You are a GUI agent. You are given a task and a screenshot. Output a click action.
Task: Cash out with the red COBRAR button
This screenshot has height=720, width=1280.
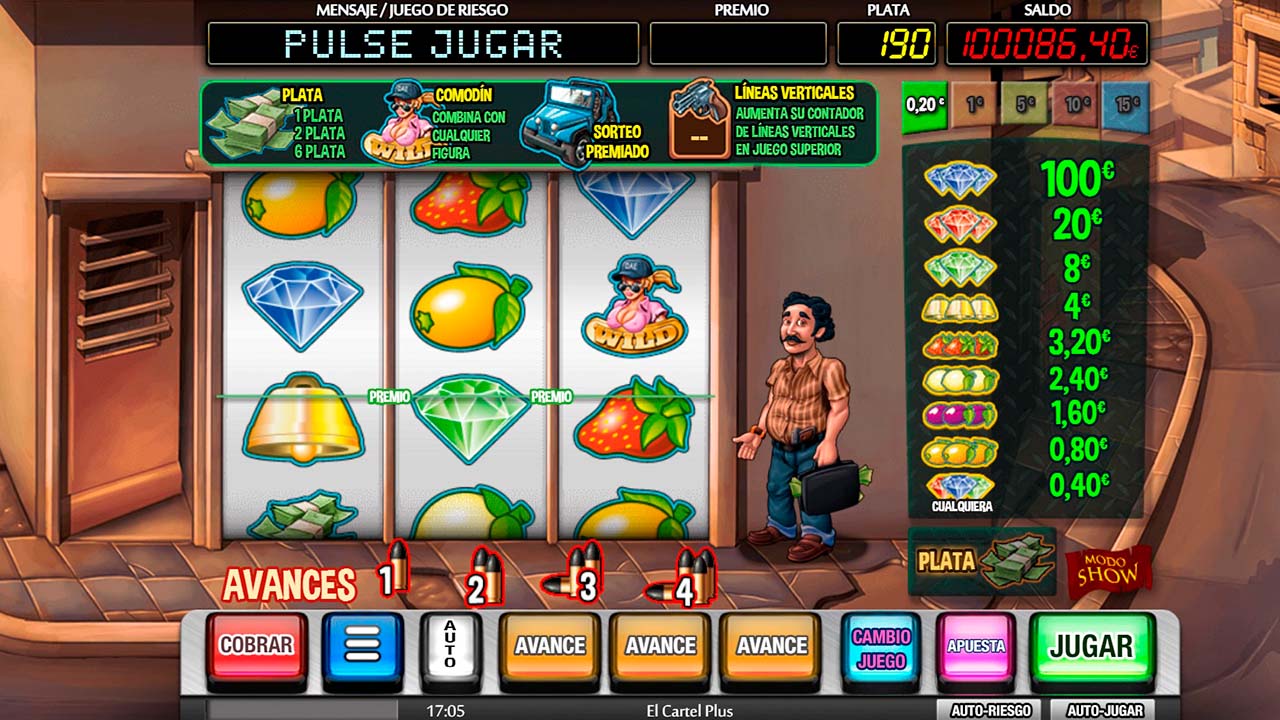click(256, 646)
